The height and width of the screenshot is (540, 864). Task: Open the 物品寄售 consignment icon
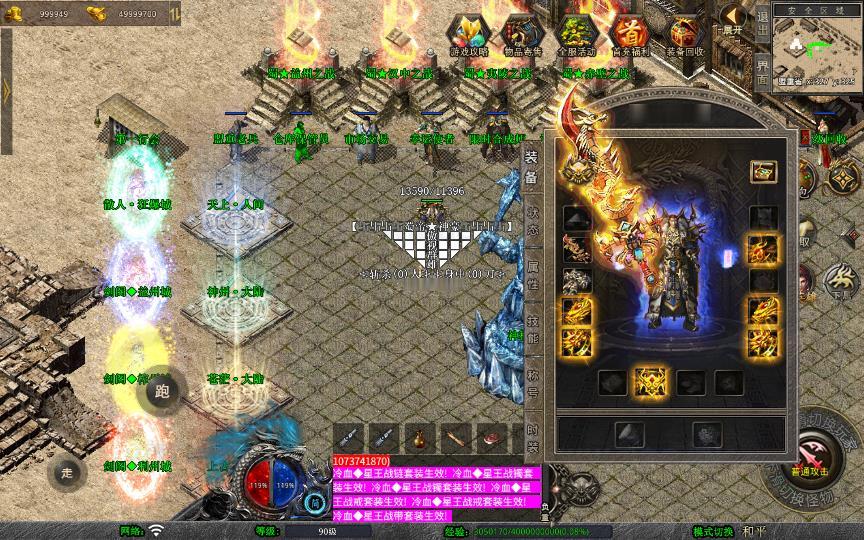522,35
